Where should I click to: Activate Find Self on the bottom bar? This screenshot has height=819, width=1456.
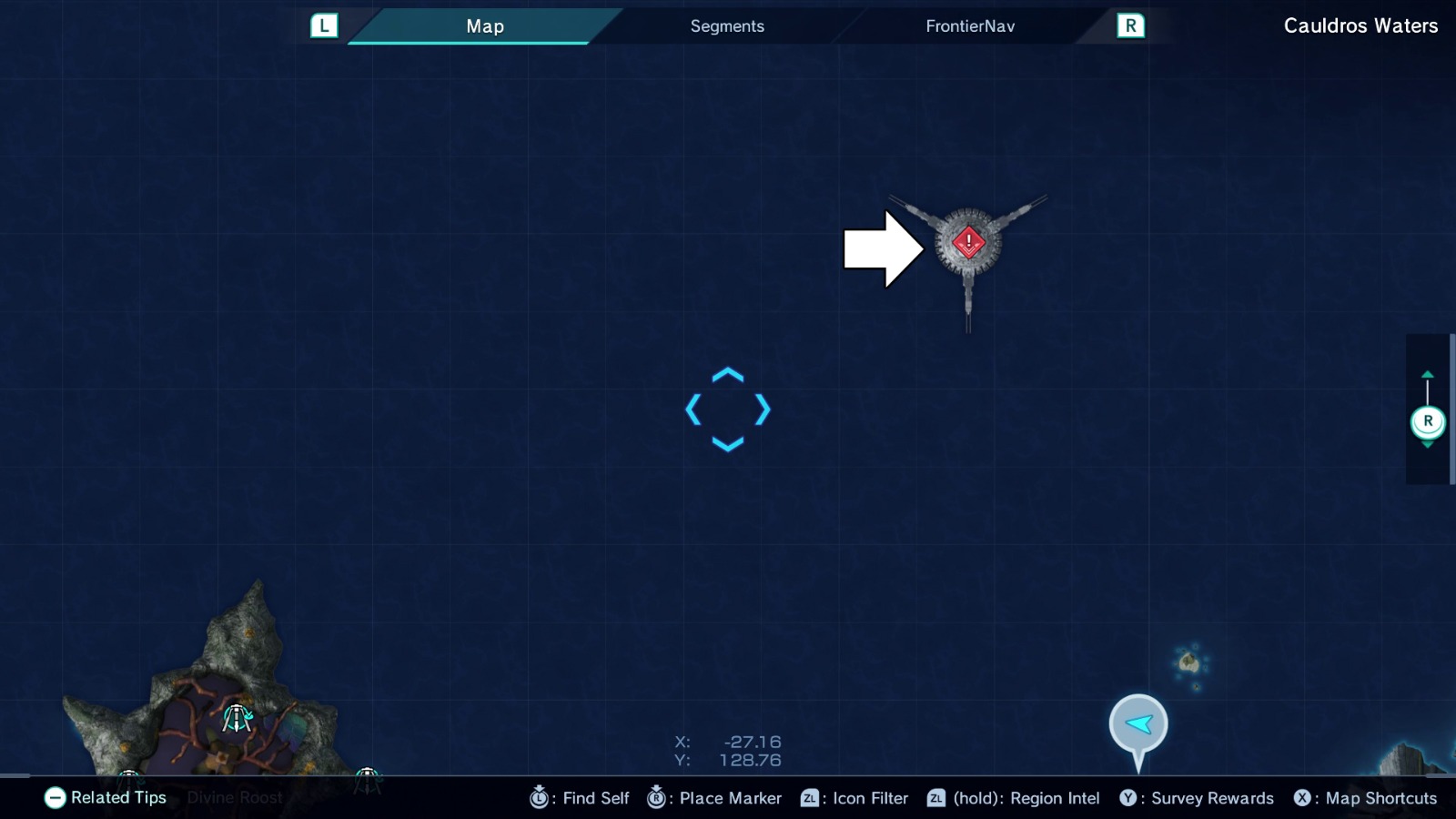pos(580,798)
